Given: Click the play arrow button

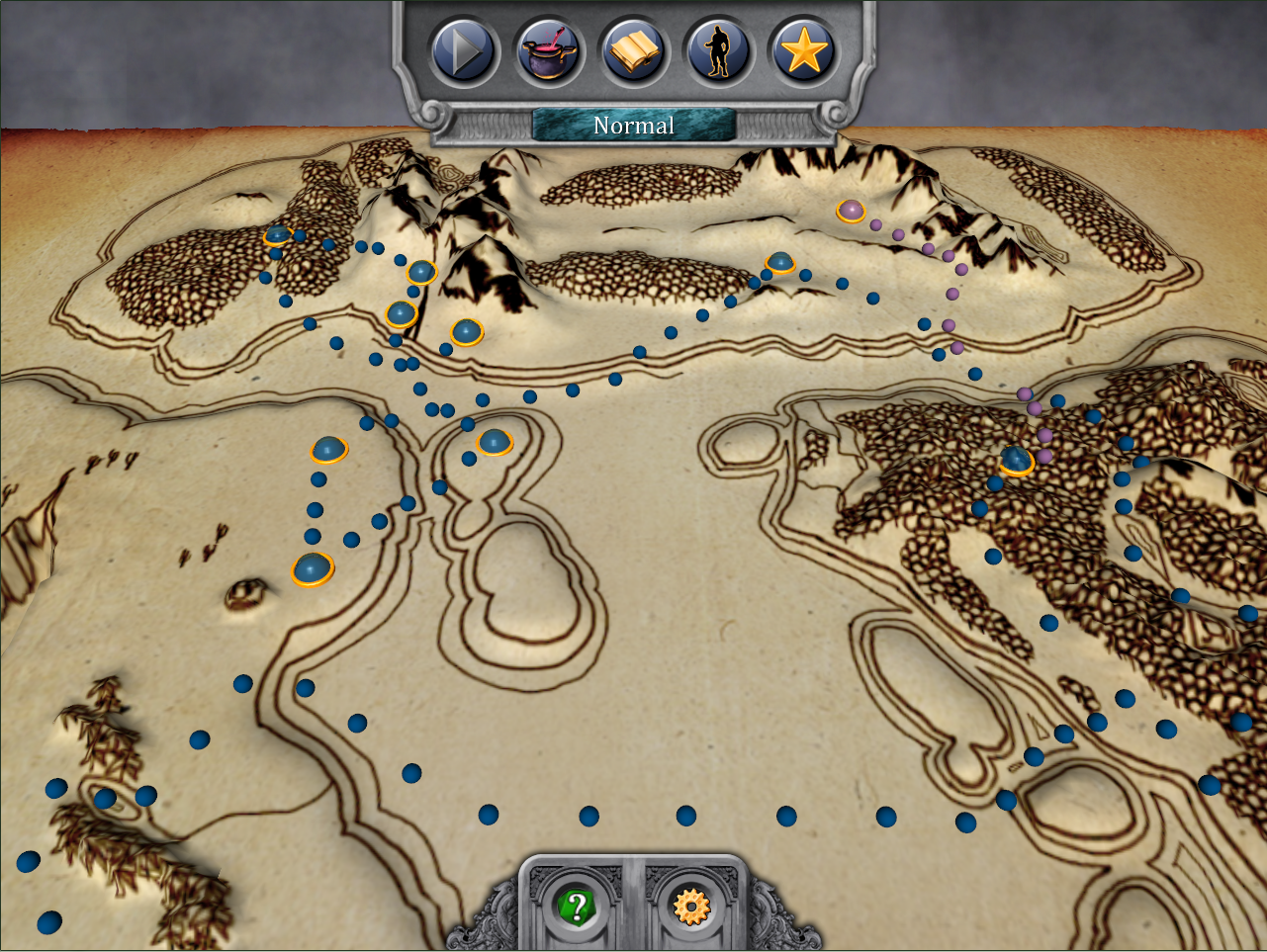Looking at the screenshot, I should pyautogui.click(x=462, y=51).
